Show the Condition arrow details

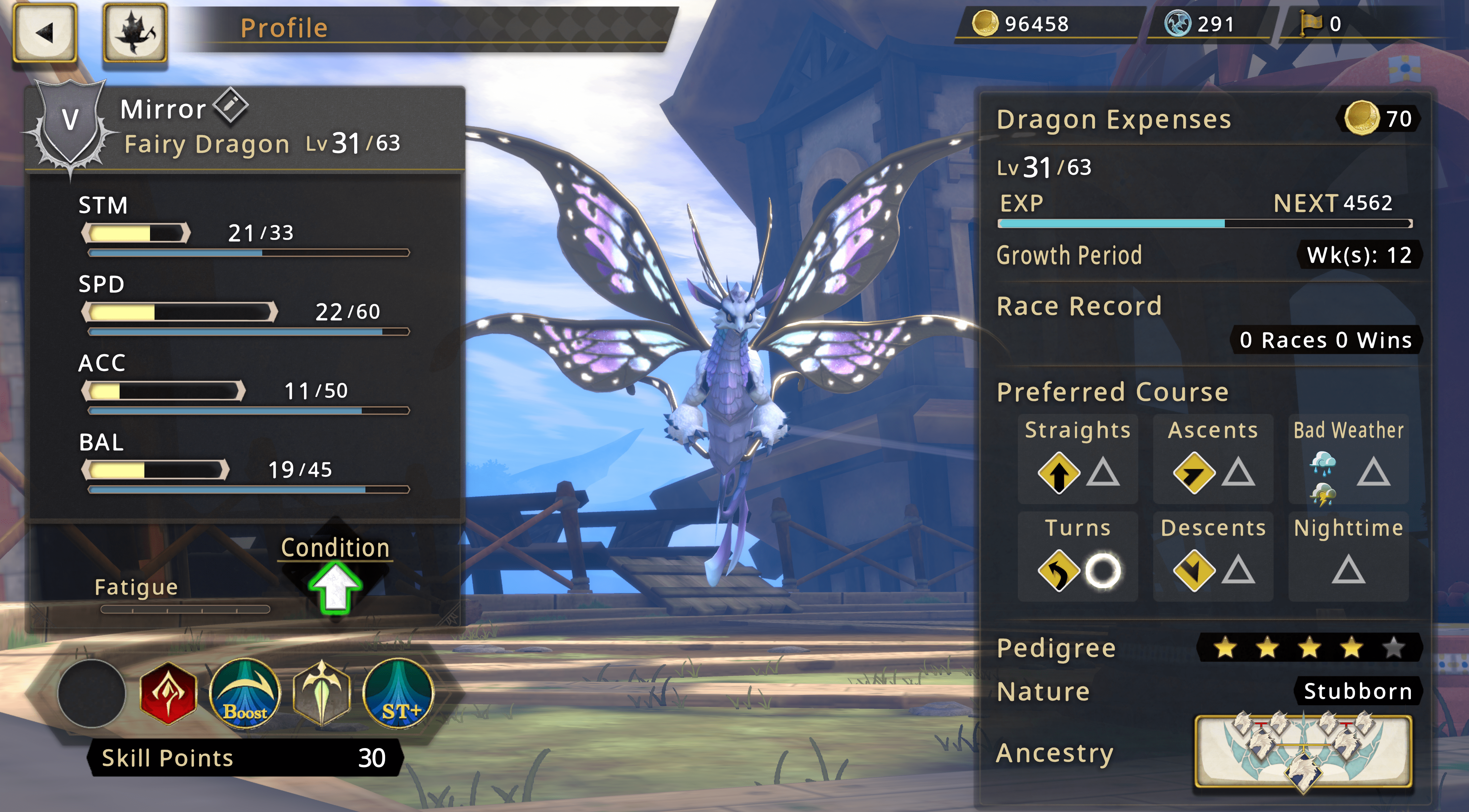coord(335,587)
